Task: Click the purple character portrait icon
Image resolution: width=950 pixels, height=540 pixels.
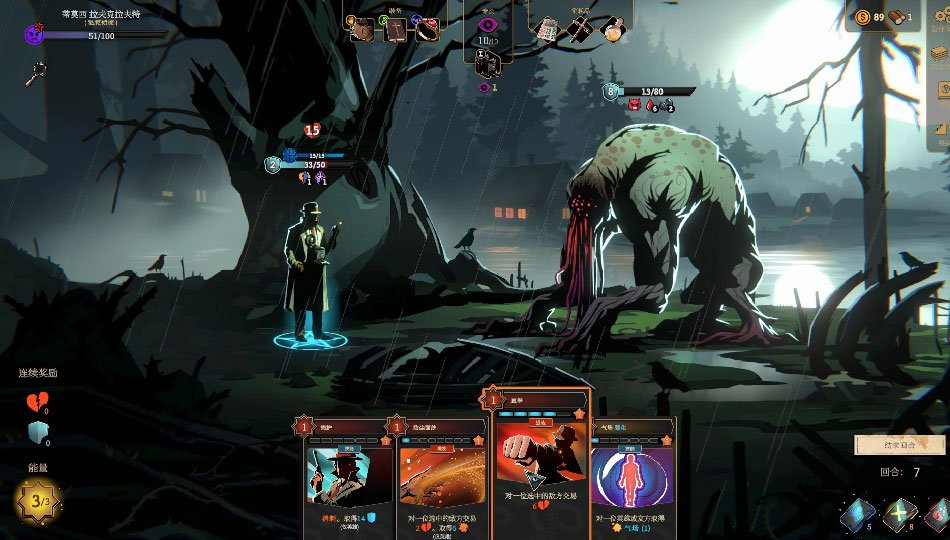Action: (x=34, y=34)
